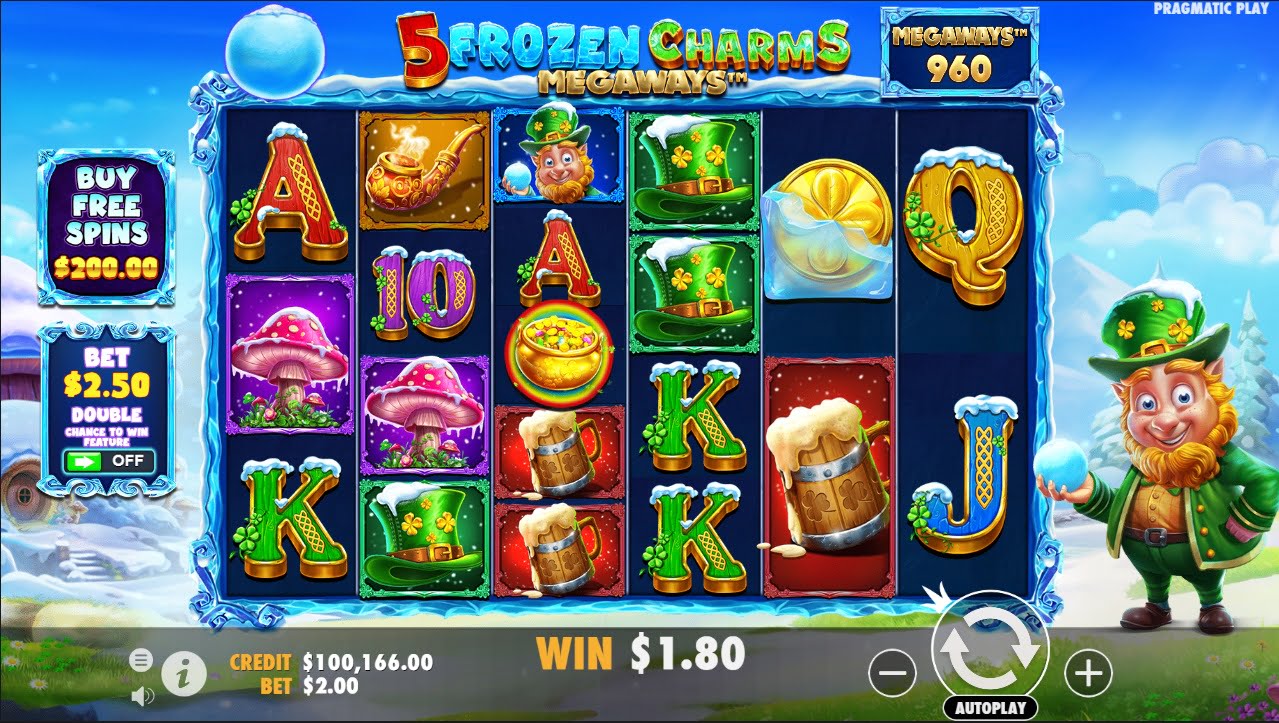Toggle the Double Chance to Win feature

108,461
